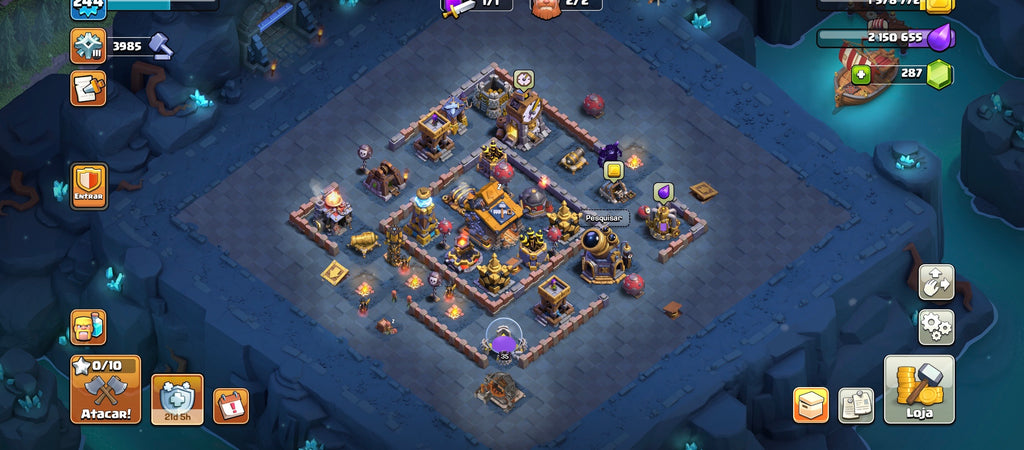The height and width of the screenshot is (450, 1024).
Task: Open the shield timer showing 21d 5h
Action: click(177, 398)
